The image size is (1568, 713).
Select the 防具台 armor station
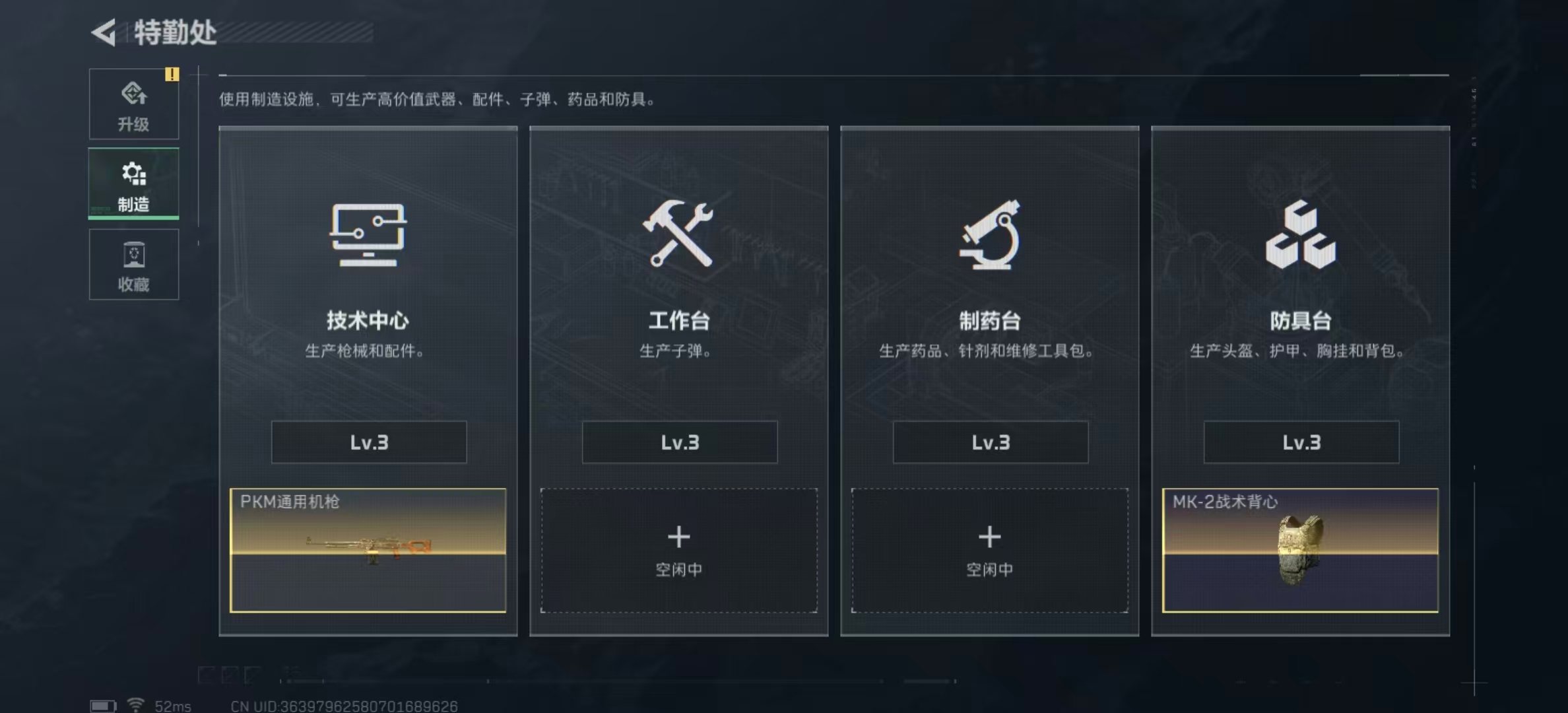click(x=1300, y=277)
